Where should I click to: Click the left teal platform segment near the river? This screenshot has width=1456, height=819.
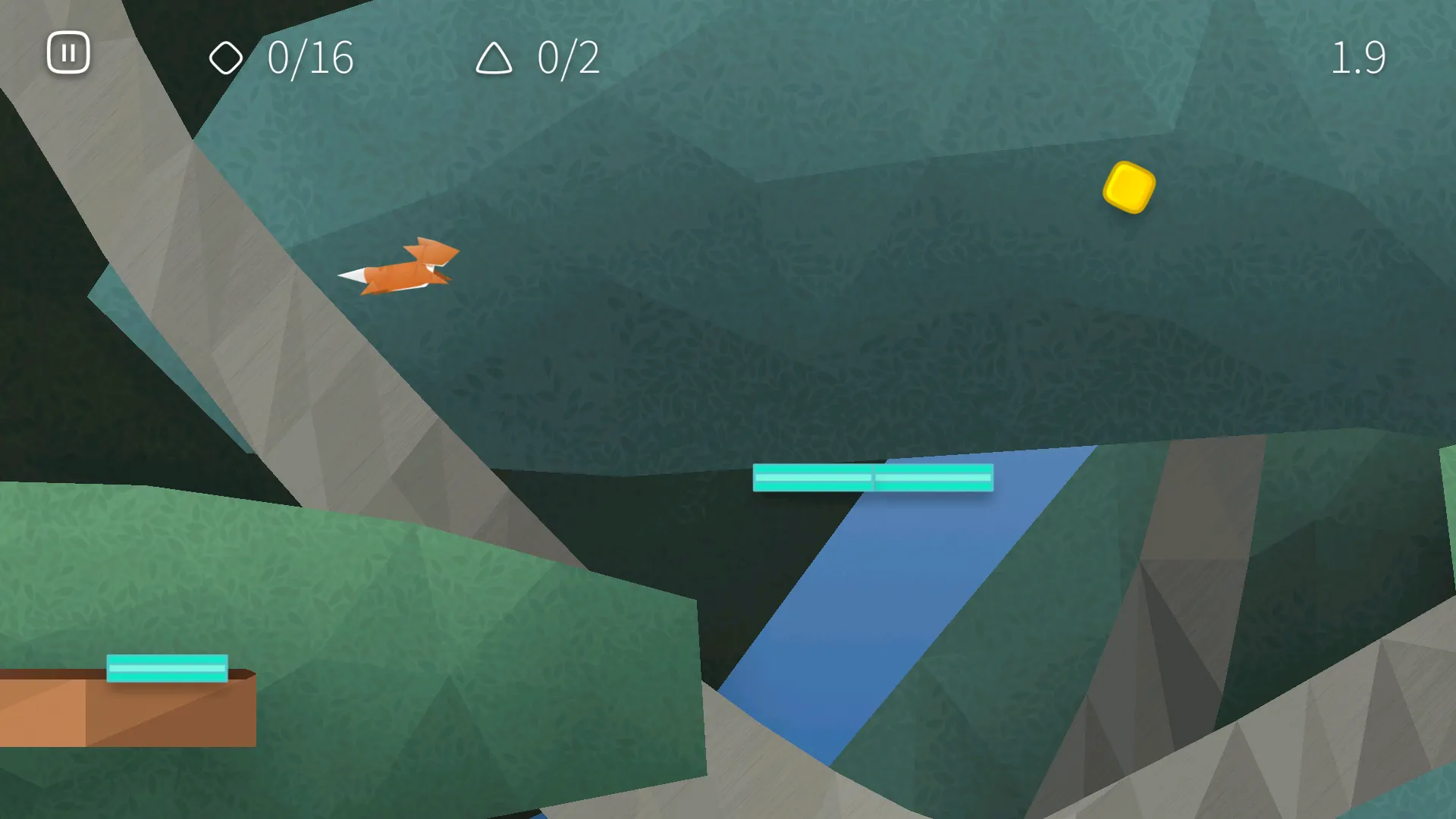(813, 478)
